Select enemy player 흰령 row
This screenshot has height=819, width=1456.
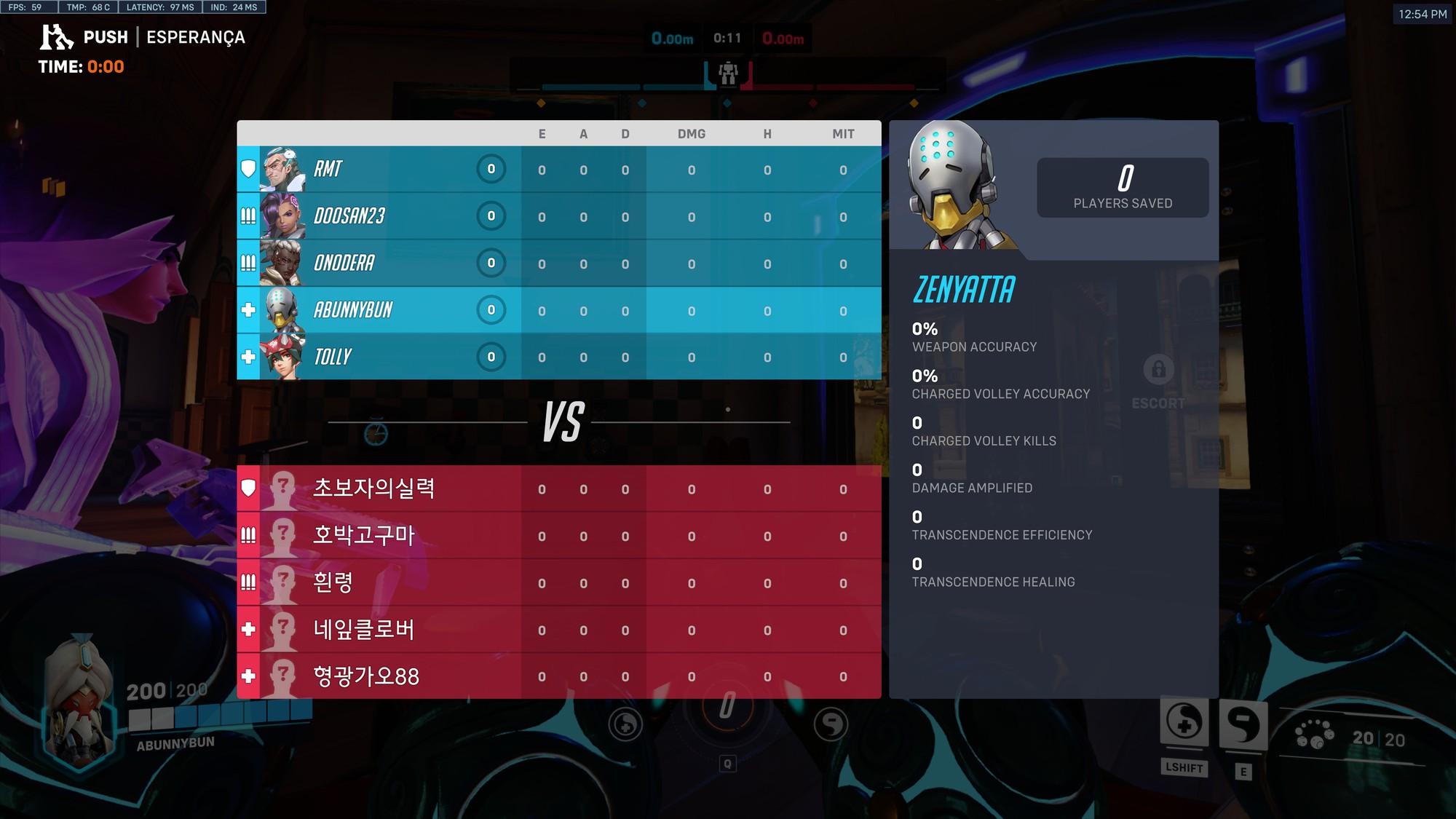[558, 582]
